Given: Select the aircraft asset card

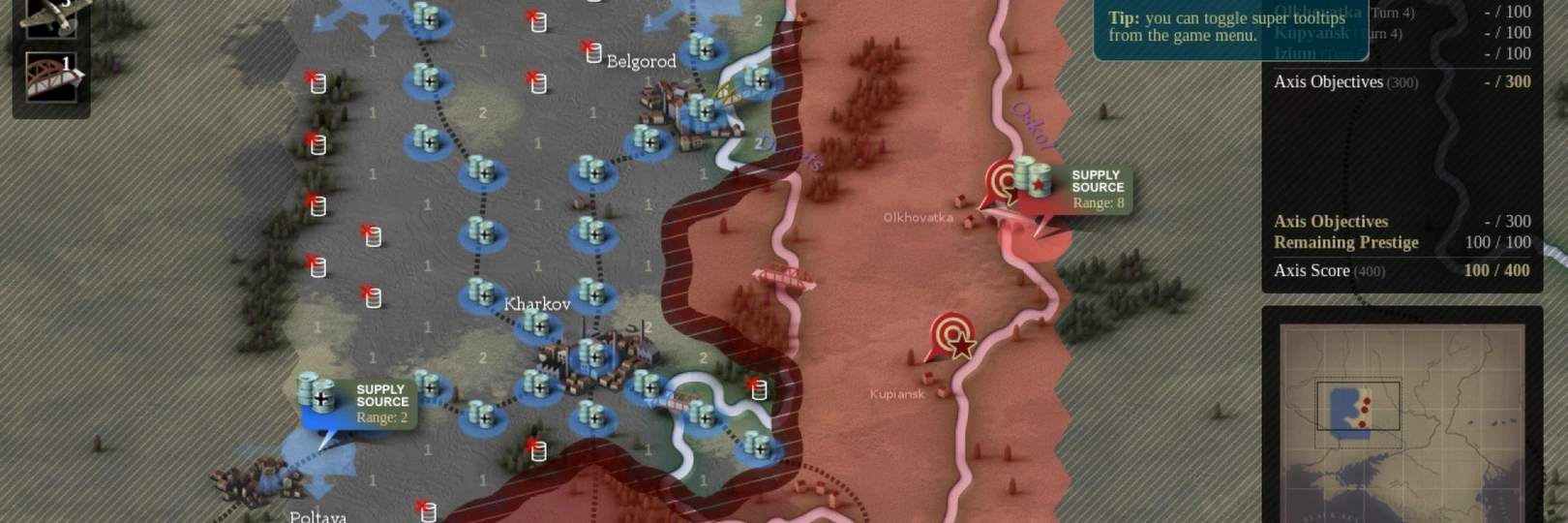Looking at the screenshot, I should (x=51, y=15).
